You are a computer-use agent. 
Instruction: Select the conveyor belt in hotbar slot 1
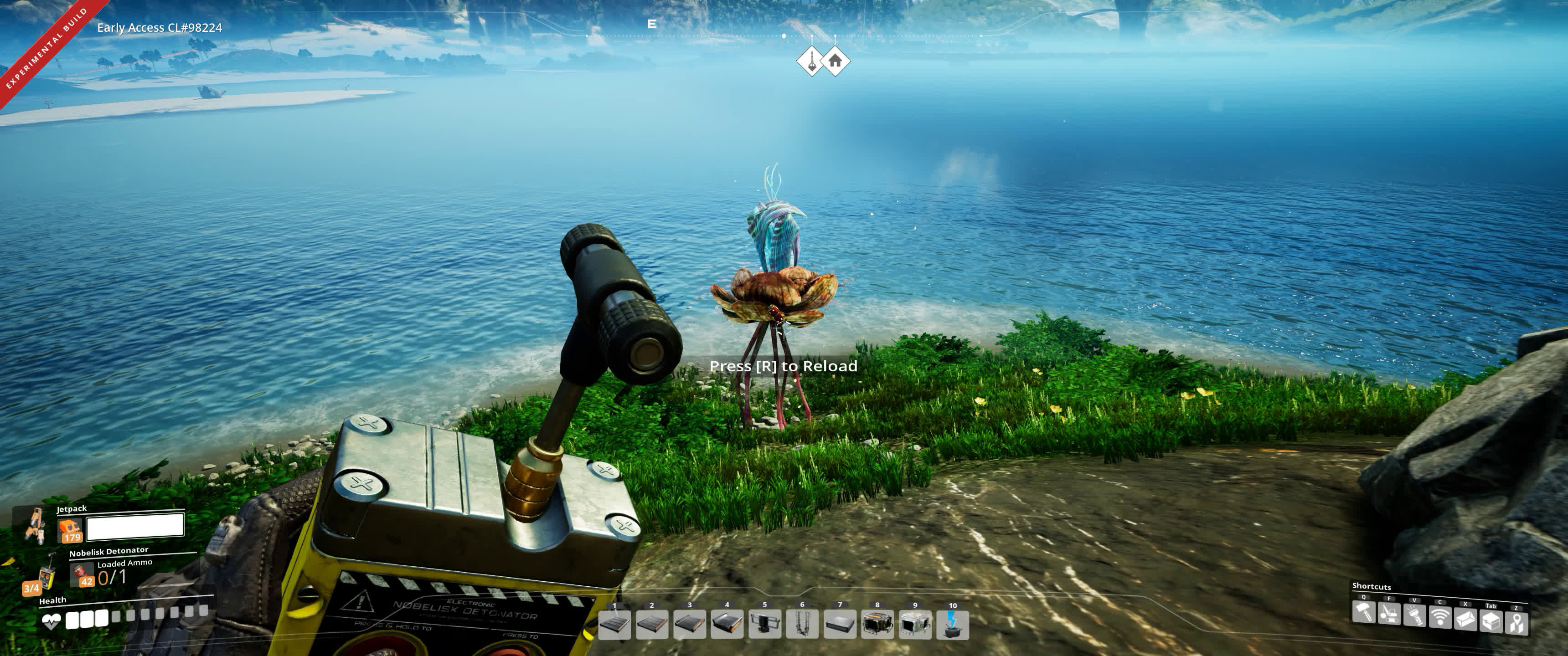pos(614,624)
